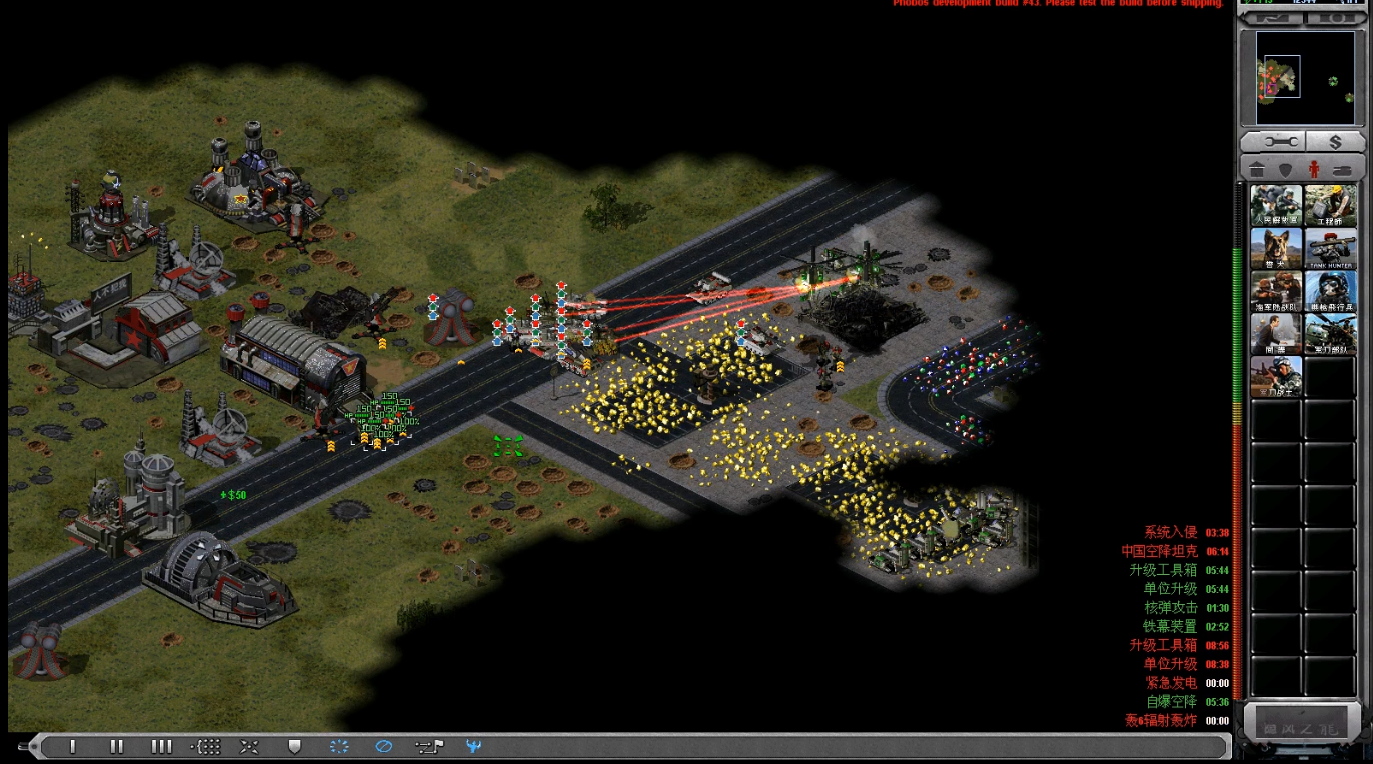Viewport: 1373px width, 764px height.
Task: Select the red infantry production tab
Action: click(x=1314, y=169)
